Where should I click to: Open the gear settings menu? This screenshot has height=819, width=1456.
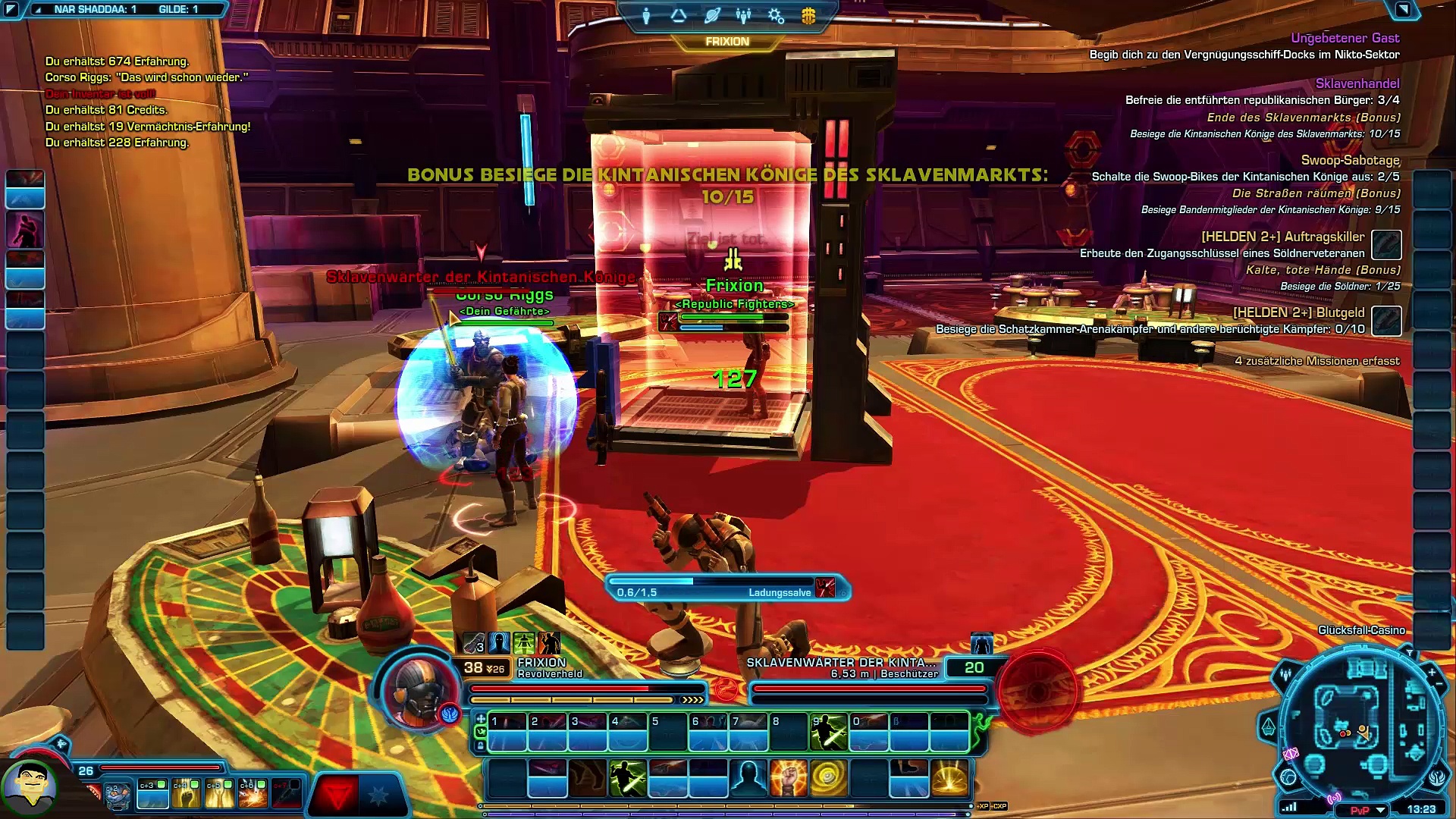(776, 15)
